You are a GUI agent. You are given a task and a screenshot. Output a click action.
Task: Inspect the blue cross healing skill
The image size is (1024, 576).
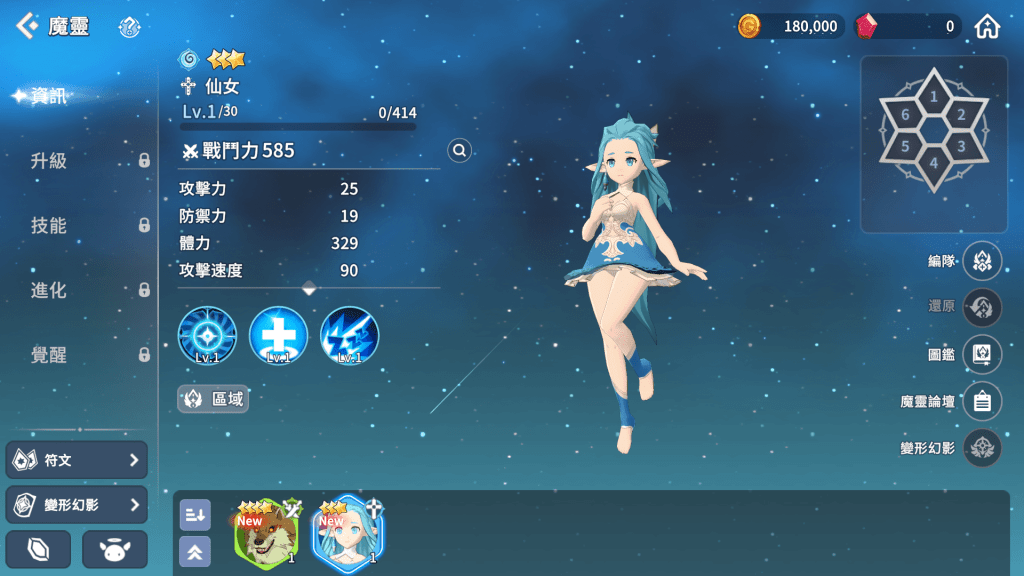(x=278, y=335)
